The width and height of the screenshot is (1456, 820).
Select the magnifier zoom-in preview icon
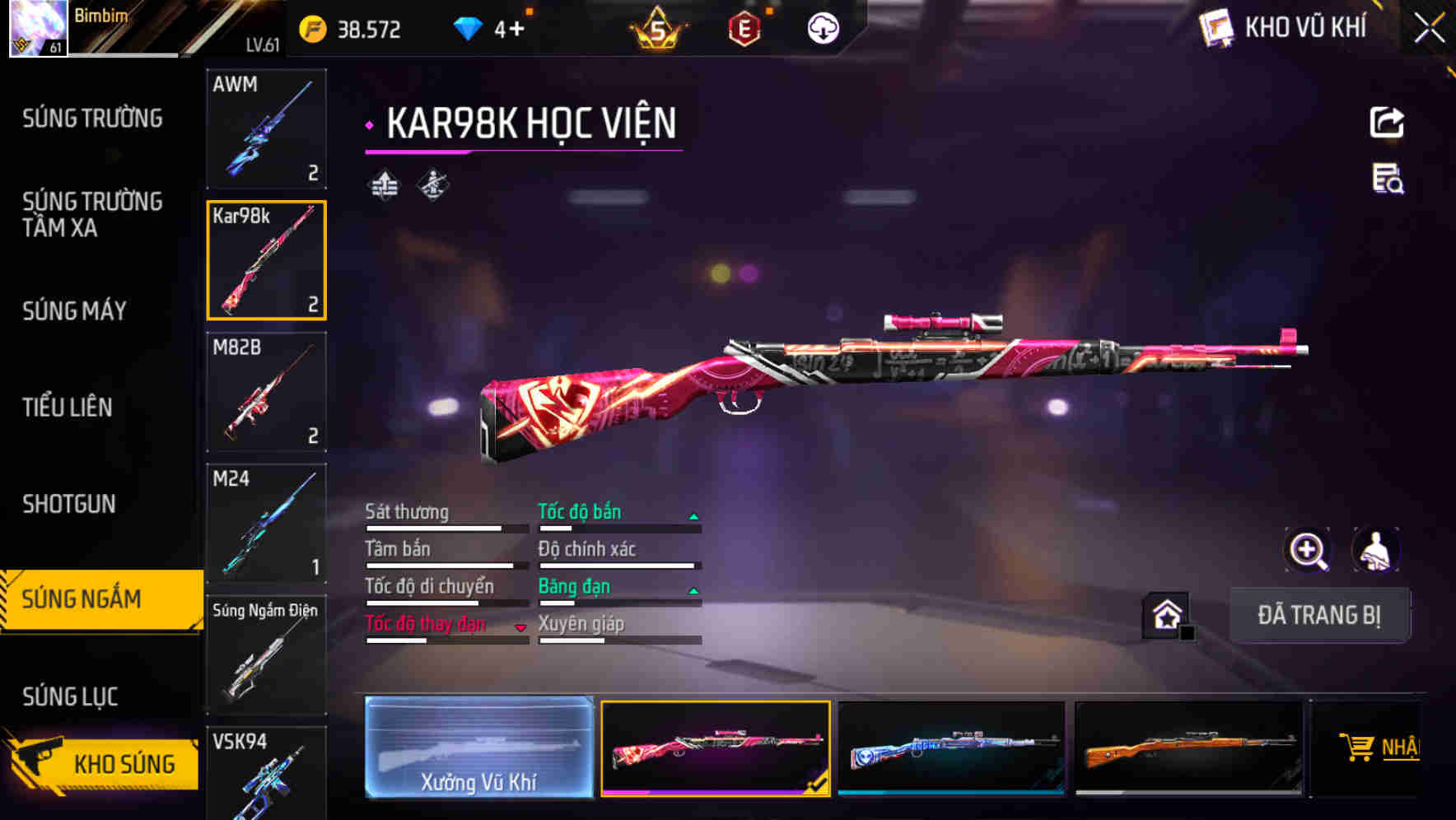[1309, 550]
